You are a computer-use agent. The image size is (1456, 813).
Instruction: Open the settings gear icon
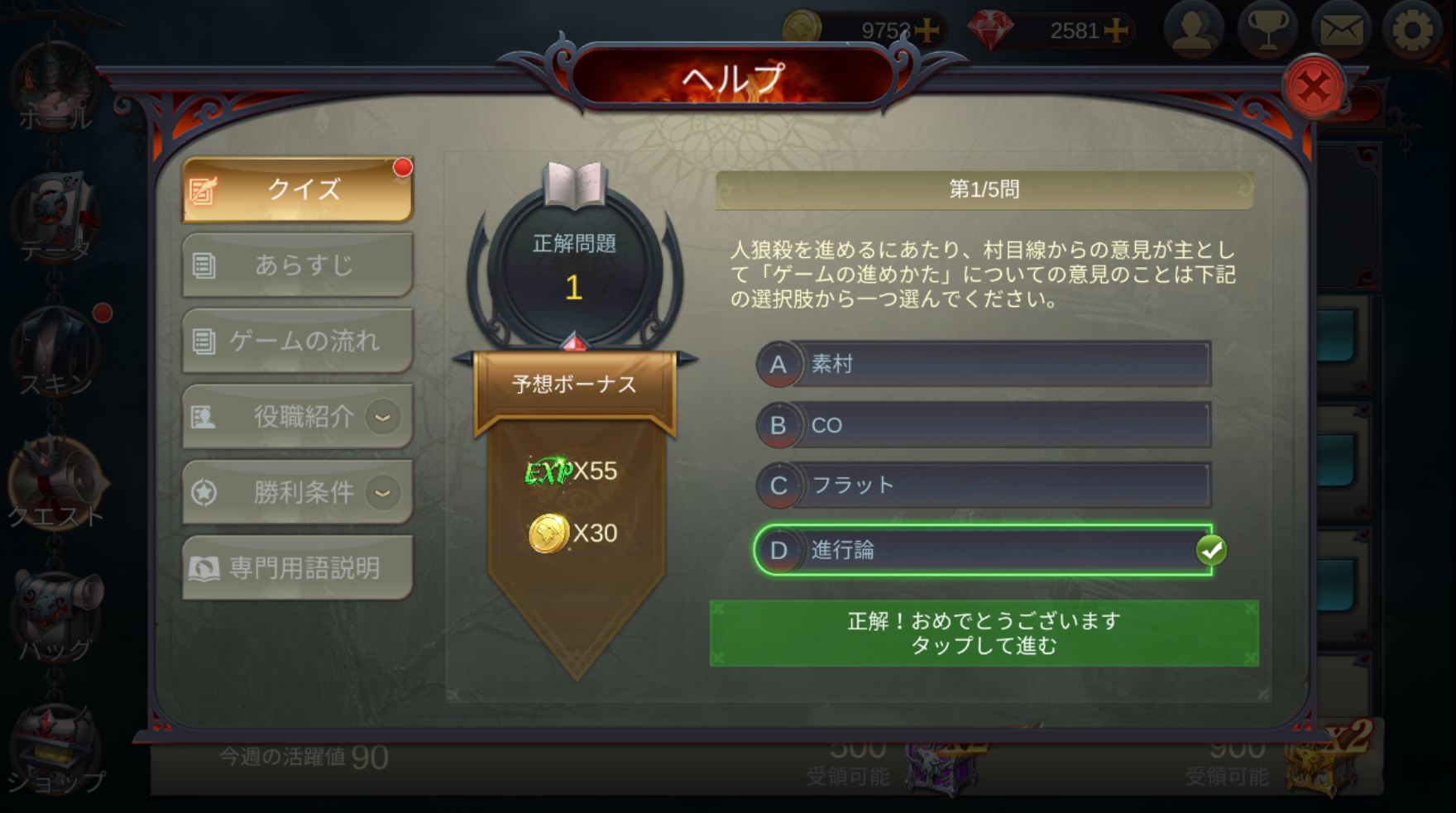pos(1411,31)
